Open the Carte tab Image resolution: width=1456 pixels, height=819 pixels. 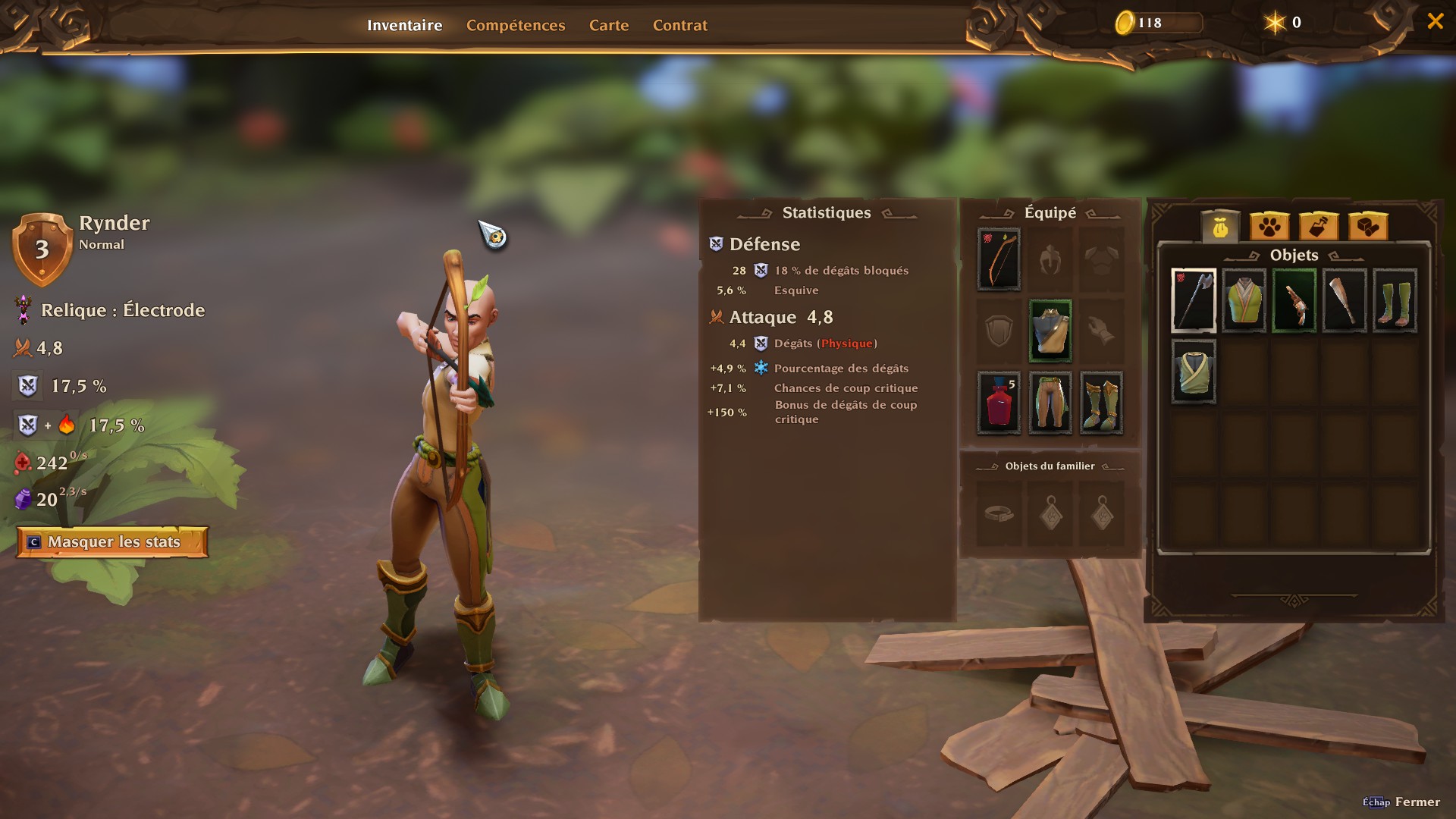point(609,25)
